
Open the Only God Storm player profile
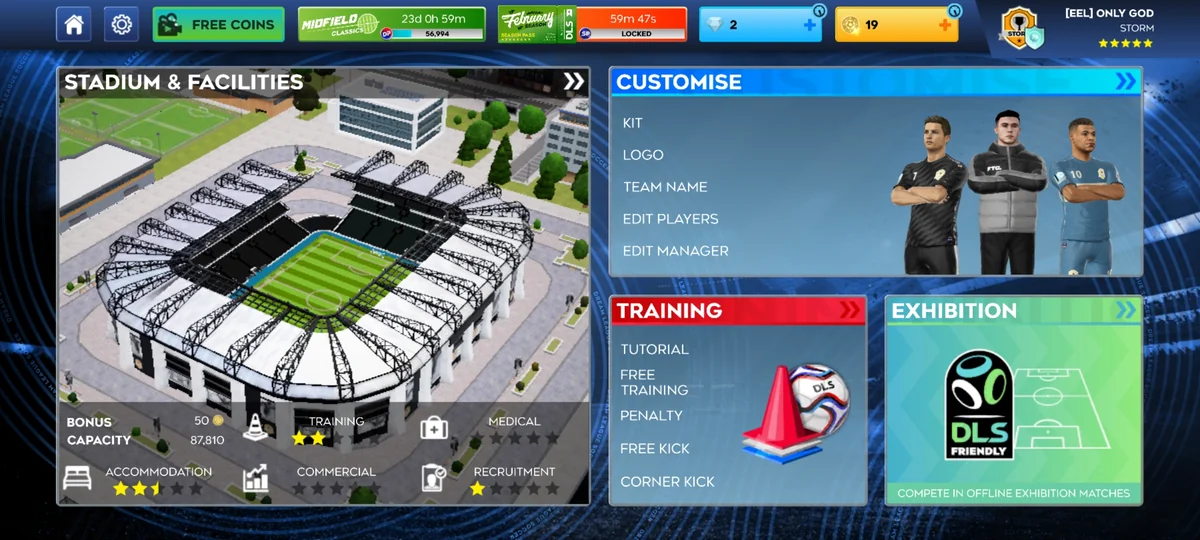point(1078,27)
